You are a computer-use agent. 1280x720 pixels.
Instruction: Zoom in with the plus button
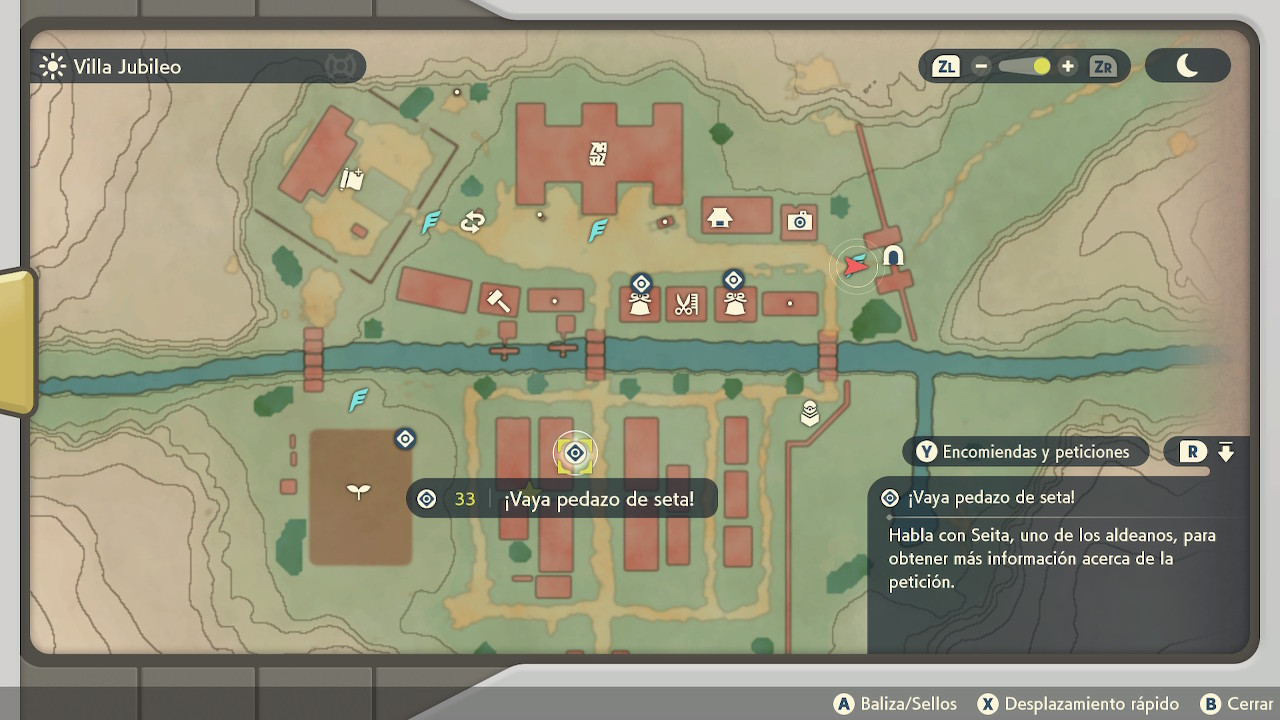1068,67
